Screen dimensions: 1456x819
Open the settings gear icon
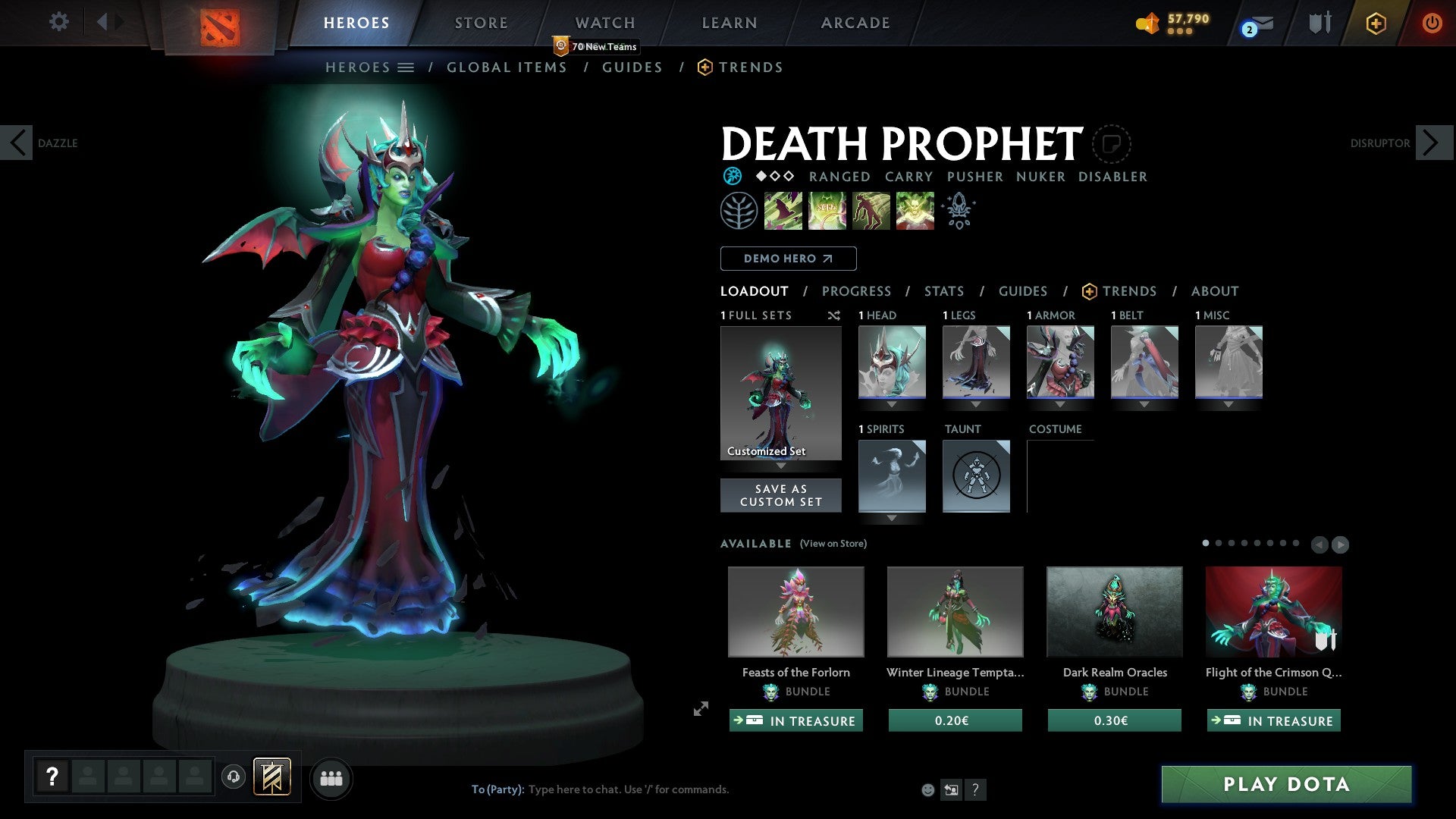(59, 23)
